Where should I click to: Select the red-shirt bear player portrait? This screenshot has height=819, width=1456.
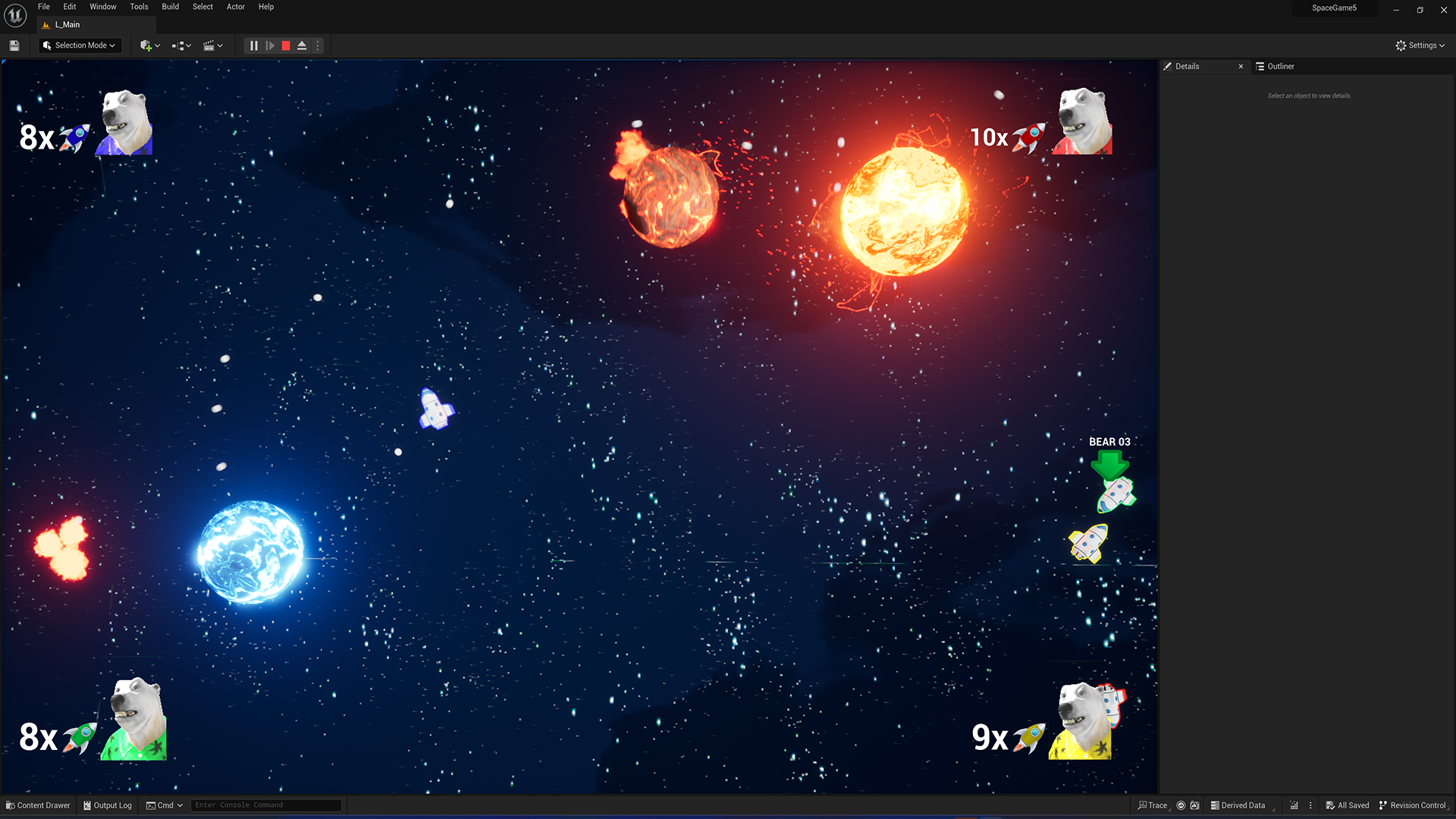point(1083,121)
